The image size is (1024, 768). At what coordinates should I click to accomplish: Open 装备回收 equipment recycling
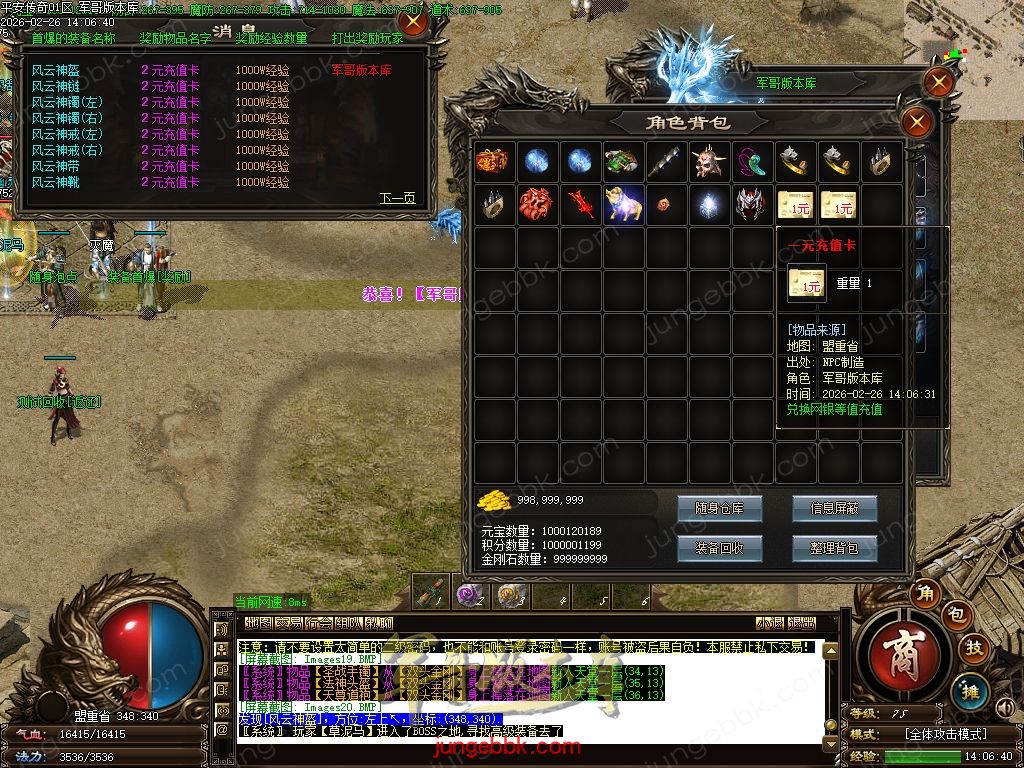[719, 548]
